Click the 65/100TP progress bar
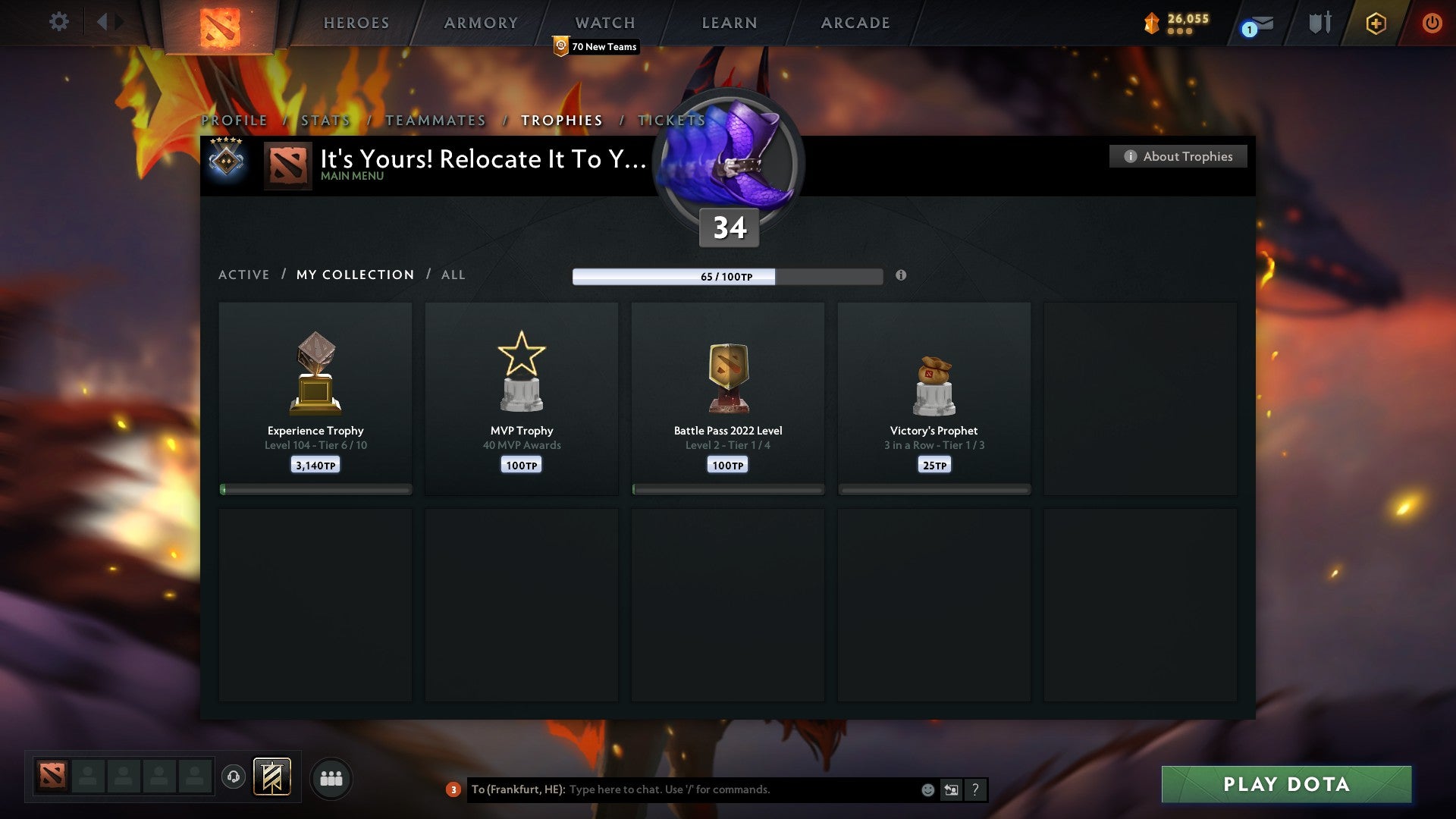This screenshot has width=1456, height=819. click(726, 277)
